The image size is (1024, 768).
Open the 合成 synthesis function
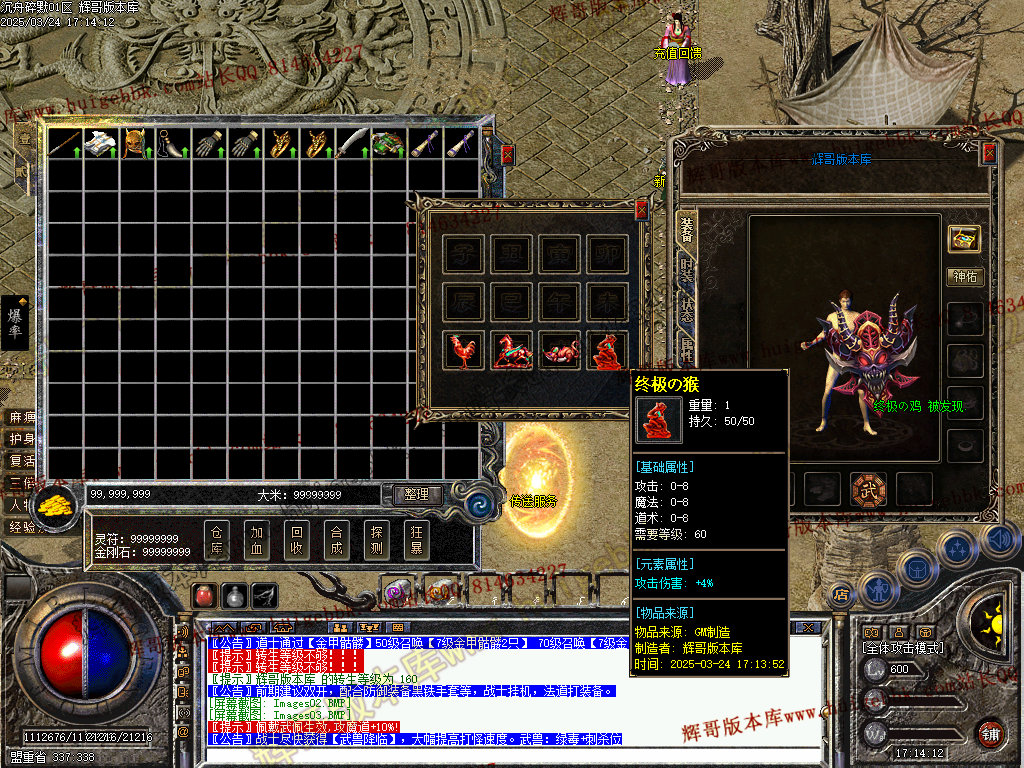pyautogui.click(x=336, y=539)
